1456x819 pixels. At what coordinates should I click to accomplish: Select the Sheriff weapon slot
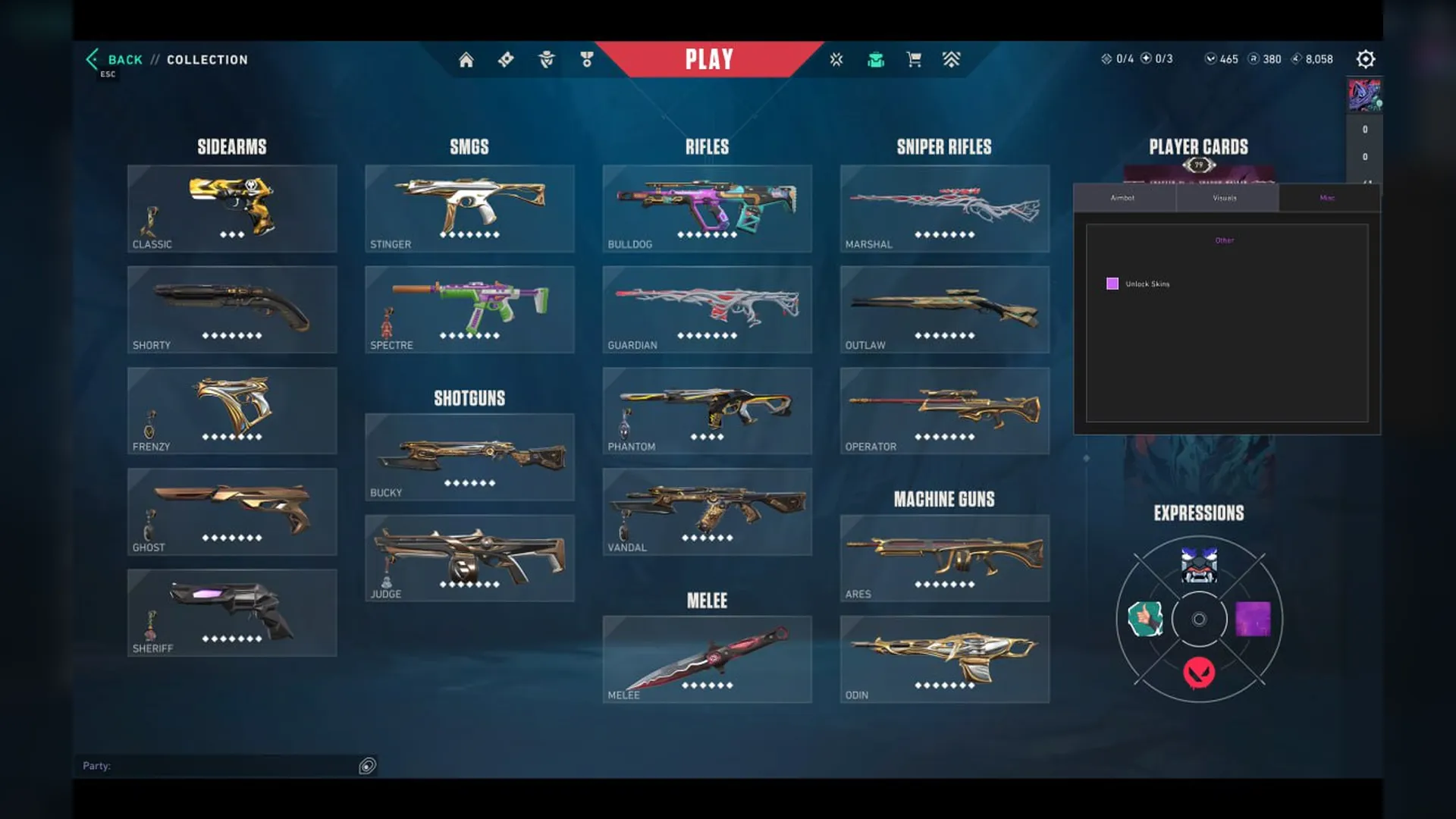232,613
